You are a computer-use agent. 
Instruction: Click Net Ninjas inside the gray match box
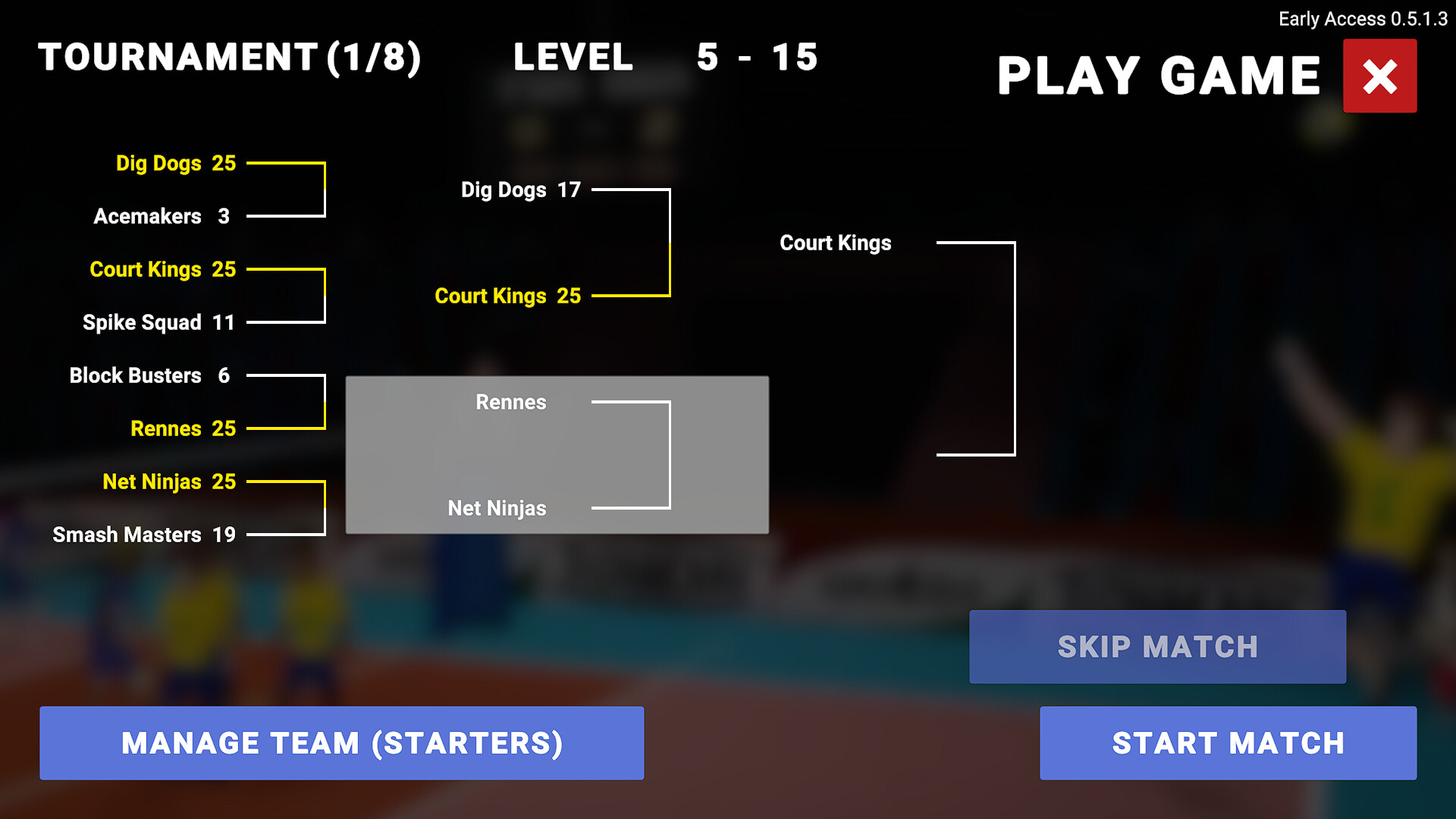coord(497,509)
